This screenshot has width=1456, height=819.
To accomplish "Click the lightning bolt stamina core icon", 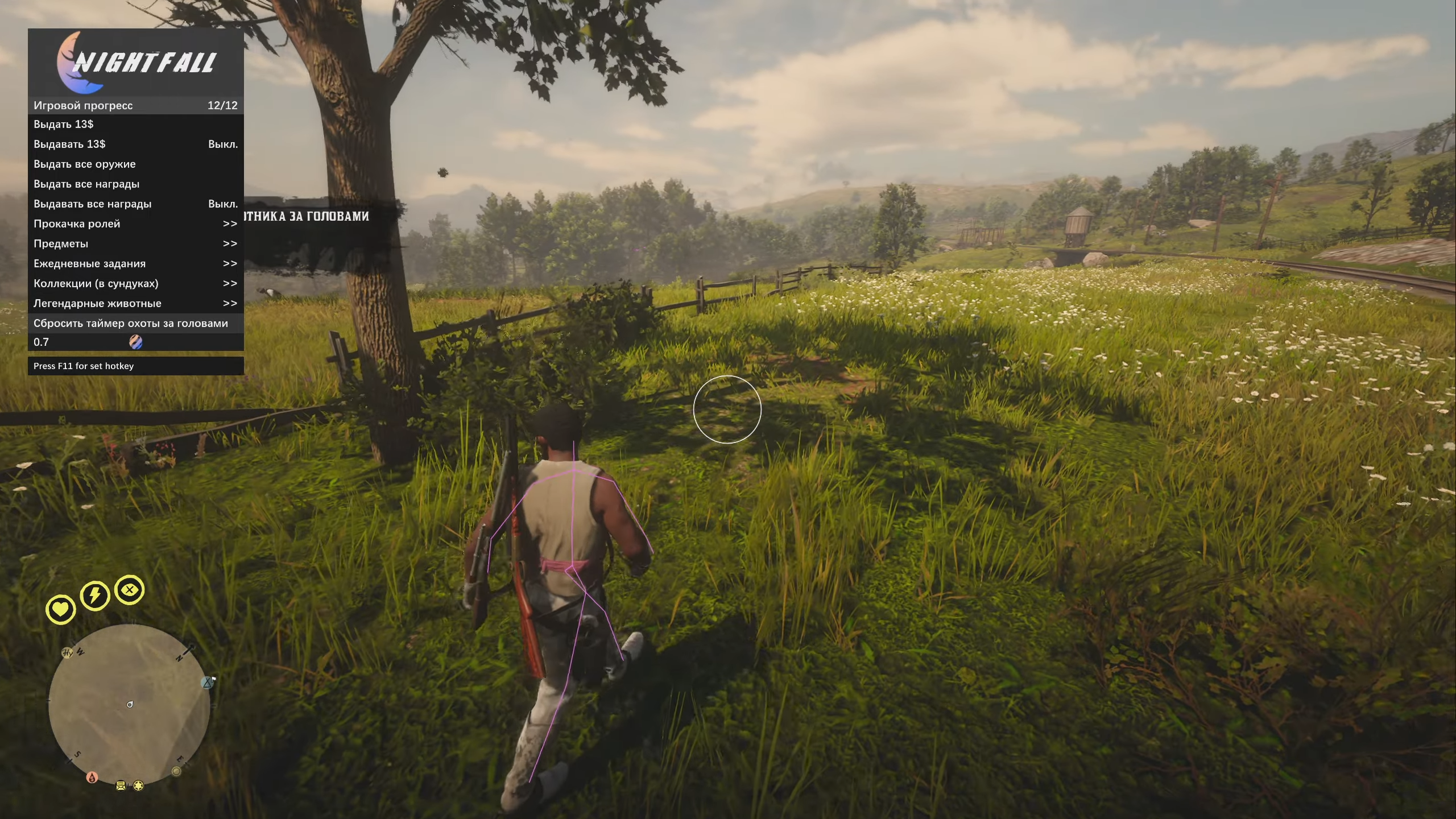I will [94, 595].
